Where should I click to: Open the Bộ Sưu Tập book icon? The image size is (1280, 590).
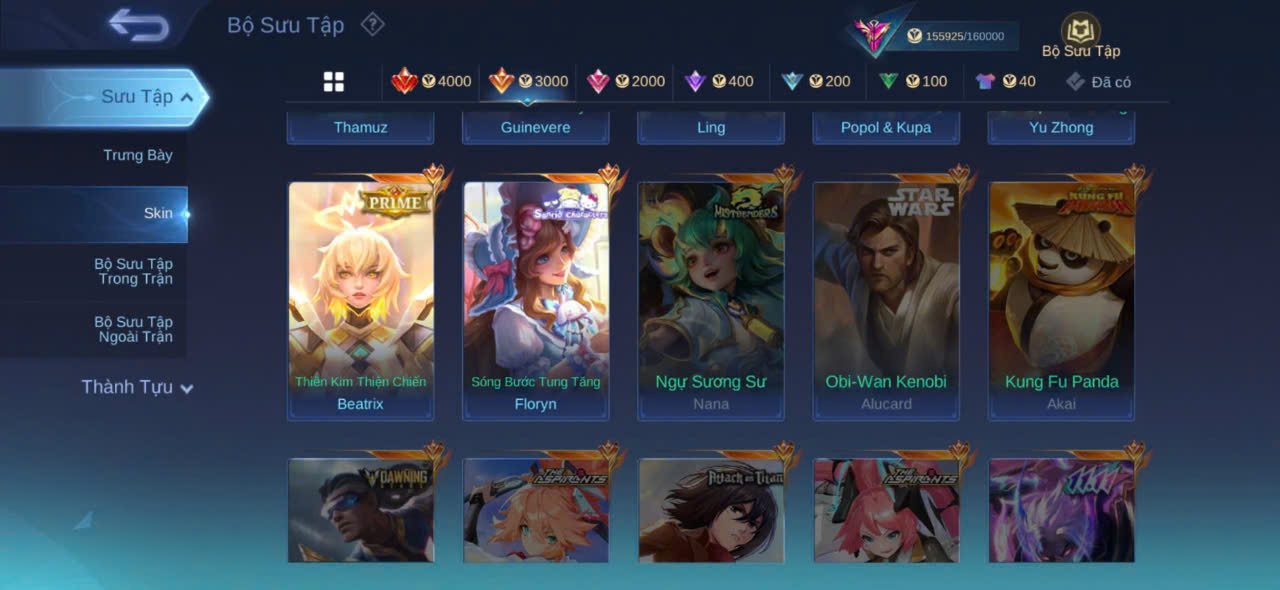point(1080,30)
